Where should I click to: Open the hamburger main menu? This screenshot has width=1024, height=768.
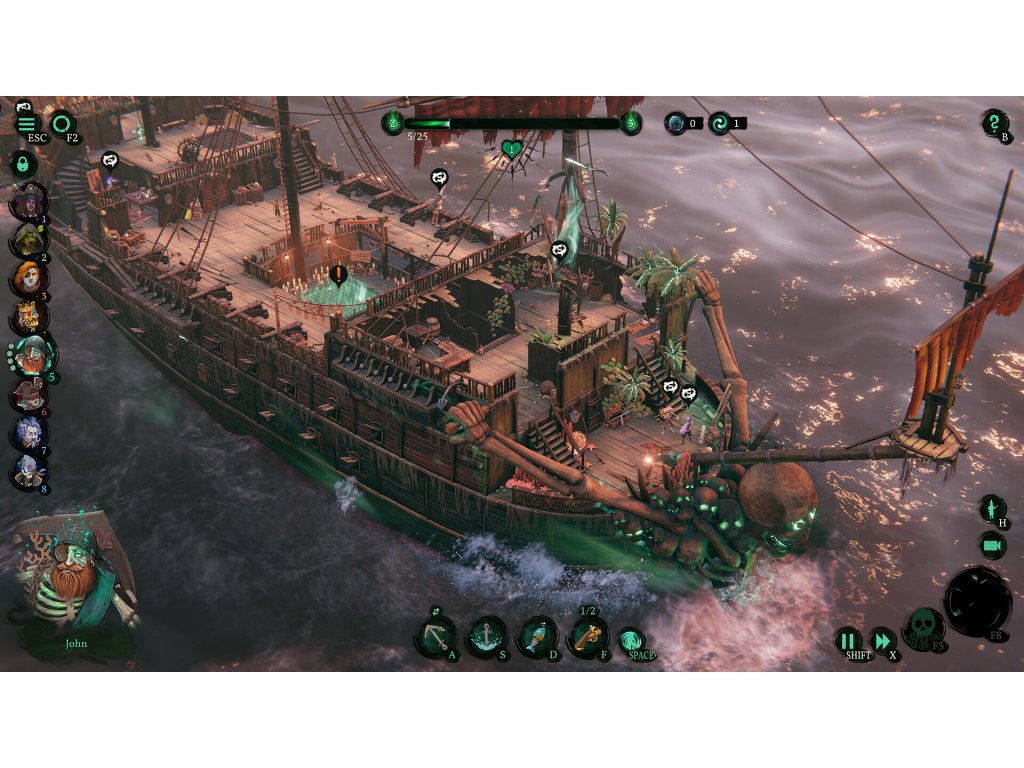tap(27, 124)
